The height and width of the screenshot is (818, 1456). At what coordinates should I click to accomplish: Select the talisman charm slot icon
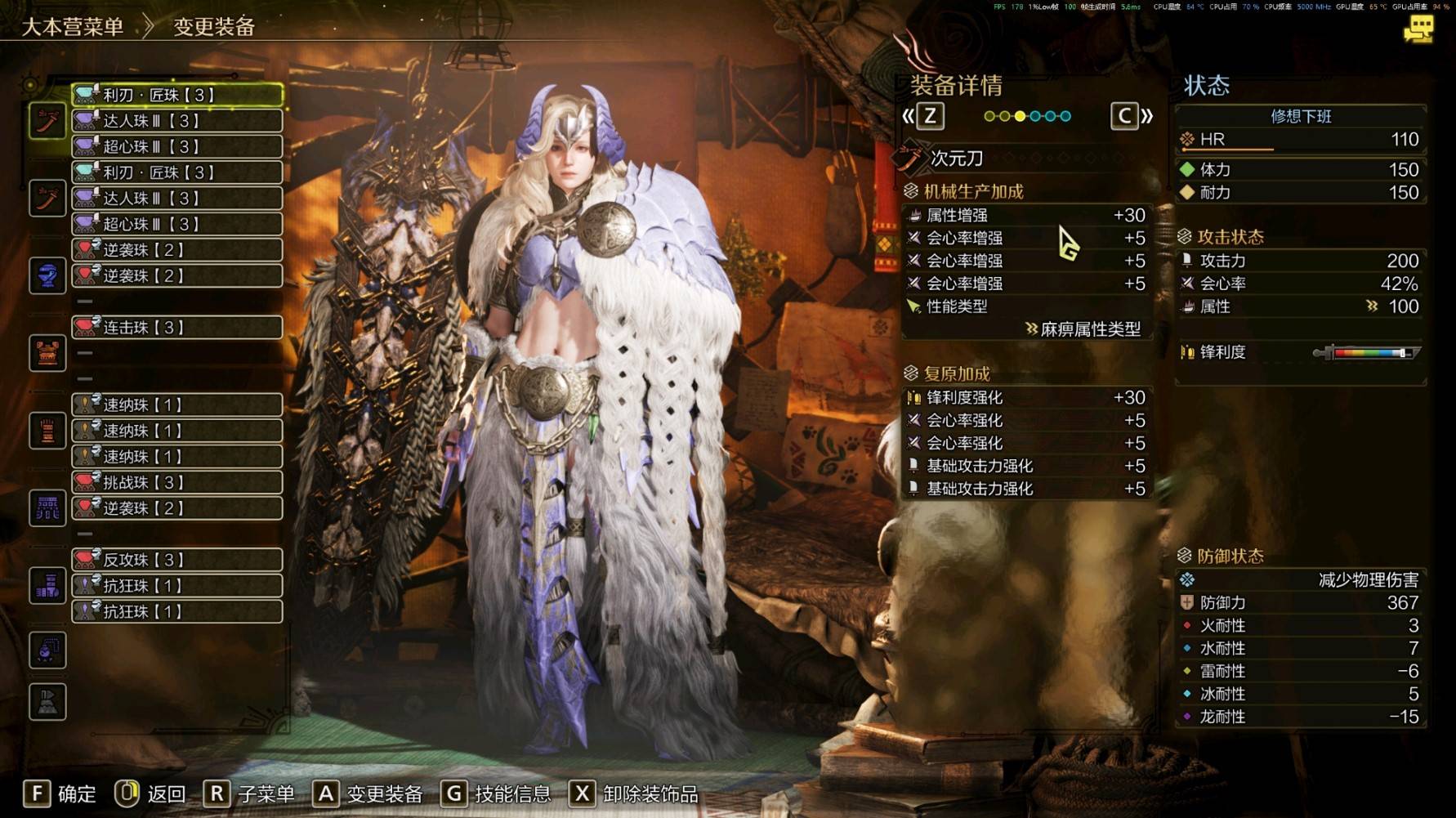[47, 650]
